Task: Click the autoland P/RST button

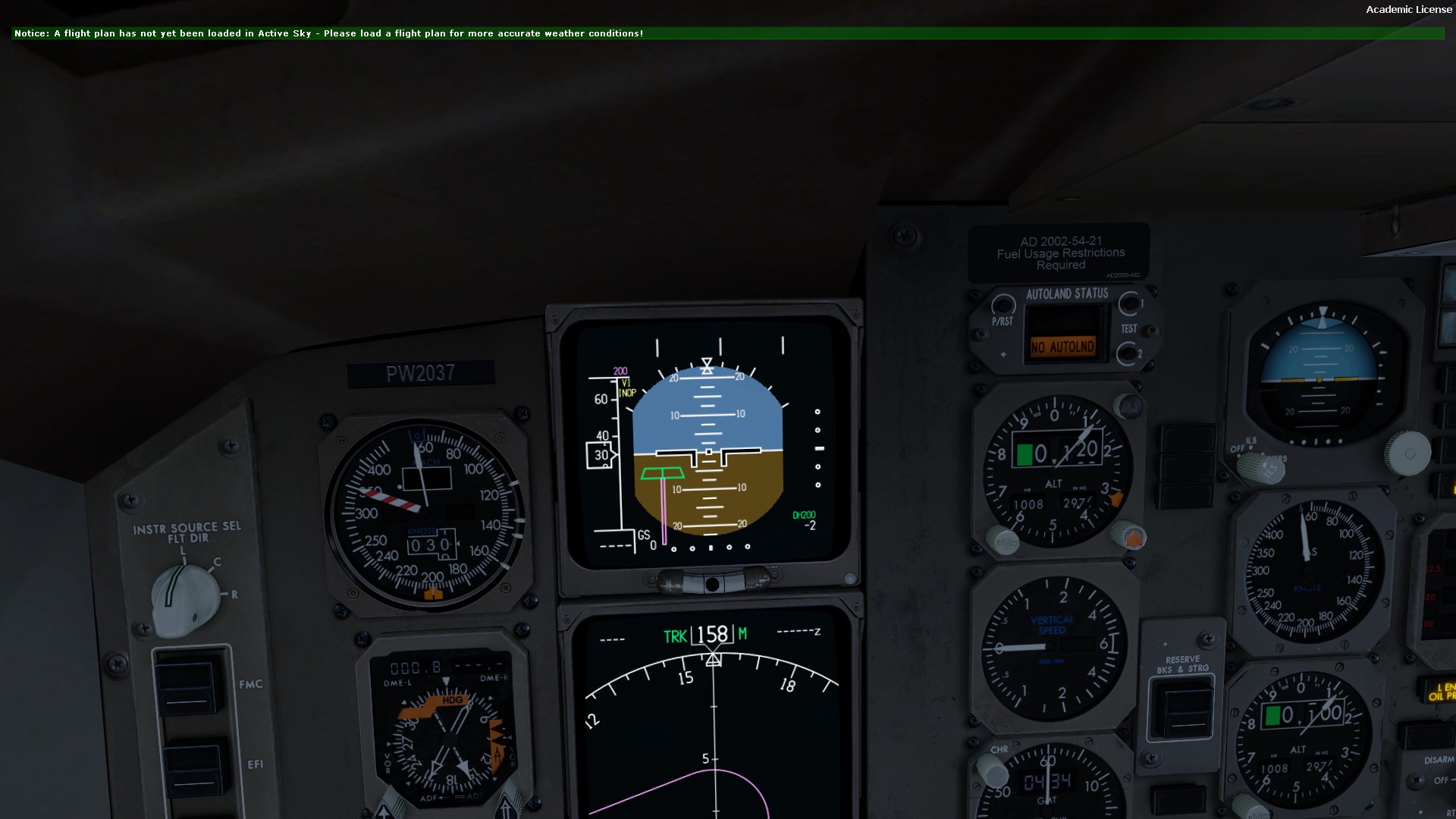Action: click(x=1003, y=306)
